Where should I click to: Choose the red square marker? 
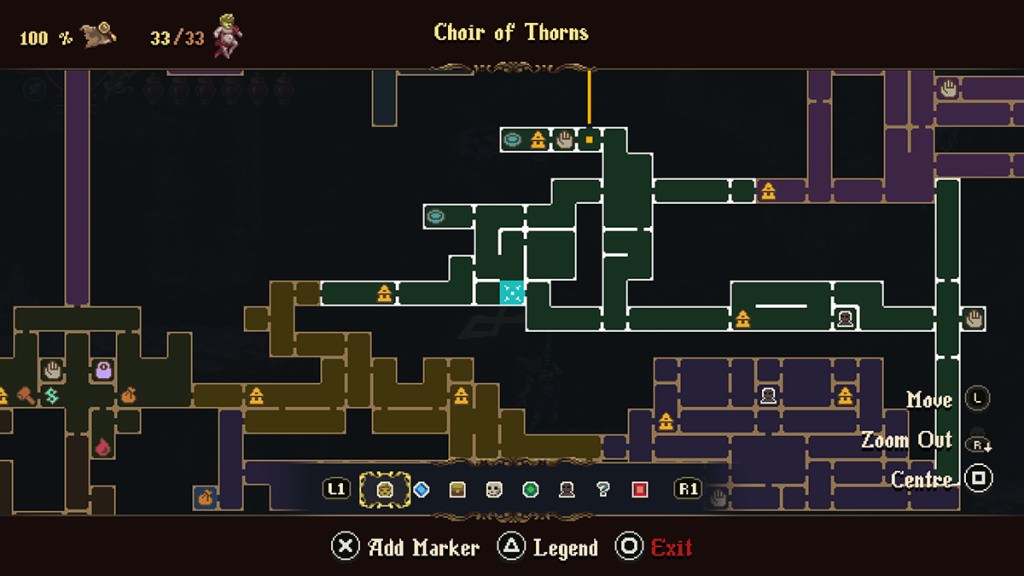point(640,489)
